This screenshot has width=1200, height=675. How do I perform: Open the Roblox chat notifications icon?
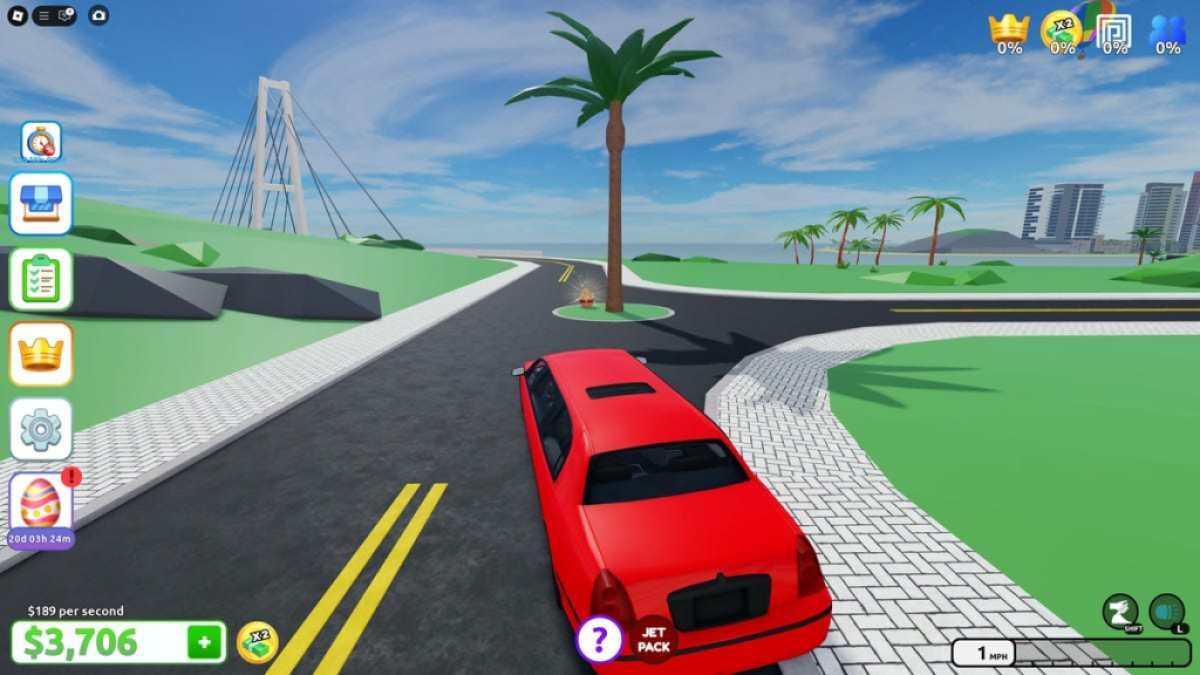tap(66, 15)
